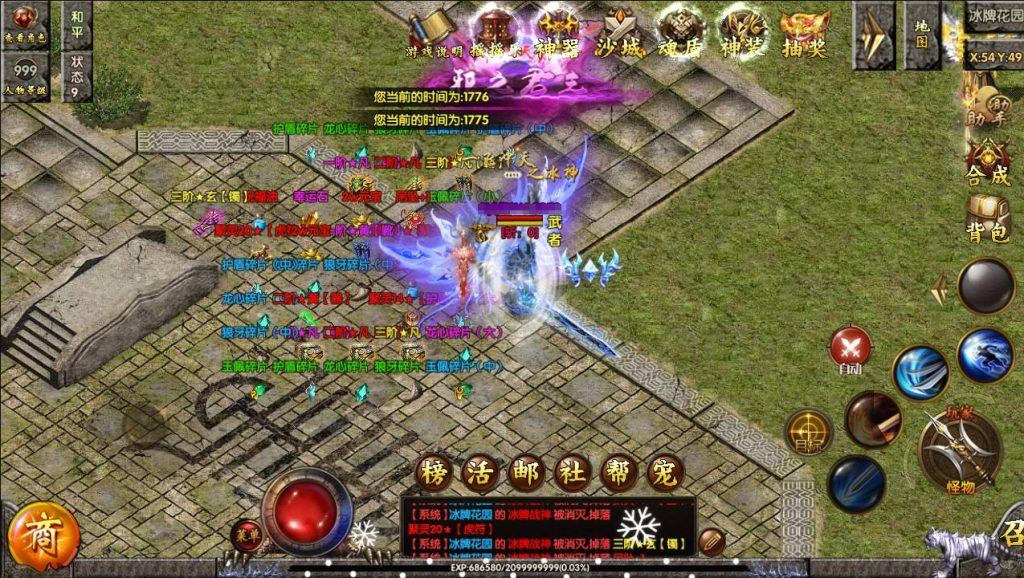Open the 背包 backpack

point(987,219)
